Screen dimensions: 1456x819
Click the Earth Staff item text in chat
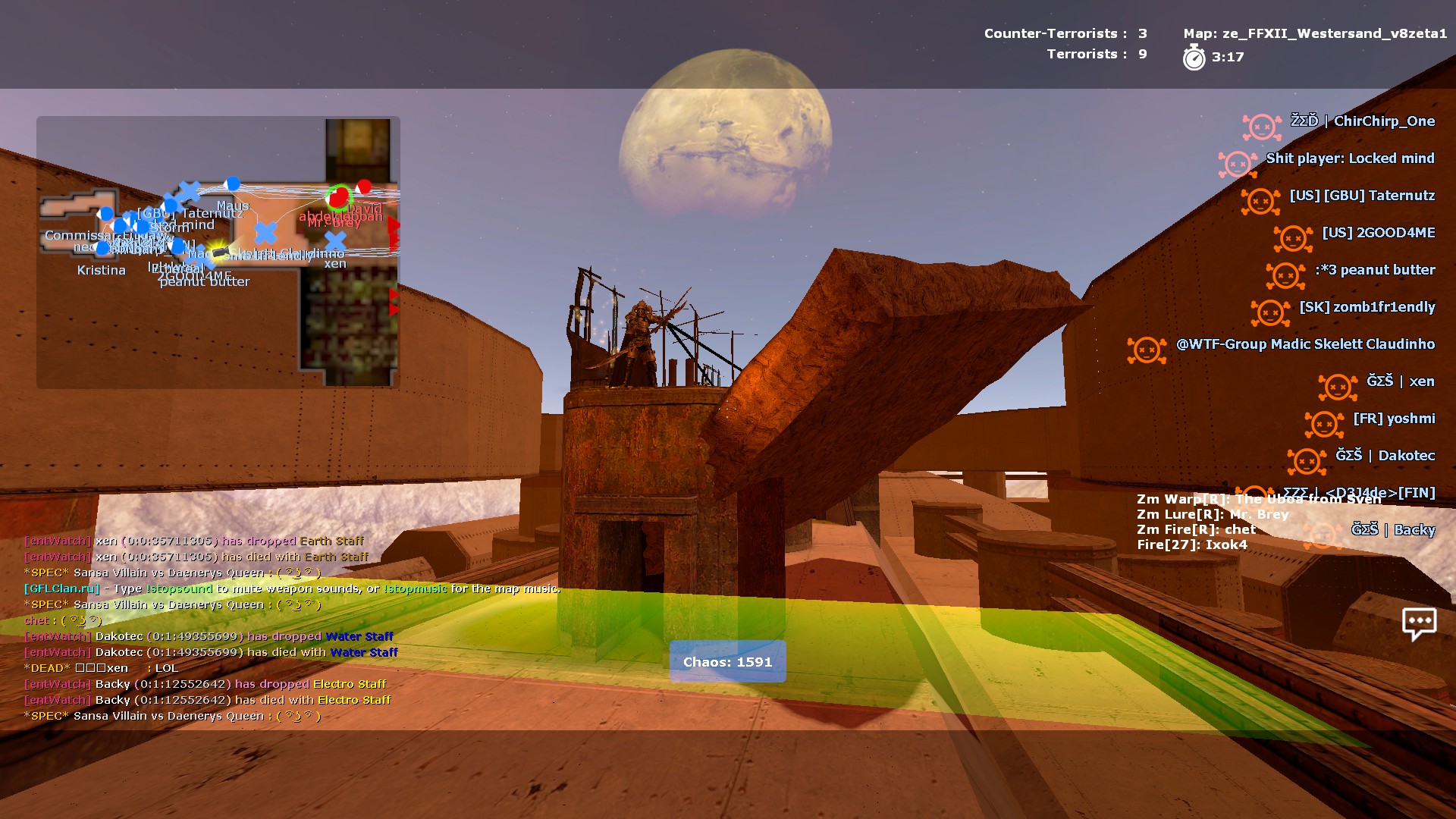[x=332, y=541]
